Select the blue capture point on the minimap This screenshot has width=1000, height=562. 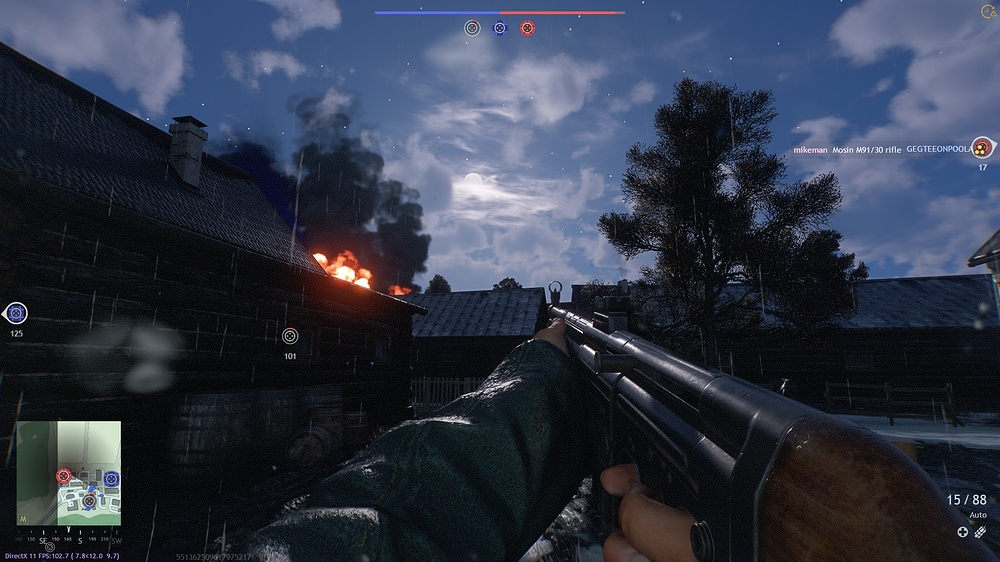[111, 479]
